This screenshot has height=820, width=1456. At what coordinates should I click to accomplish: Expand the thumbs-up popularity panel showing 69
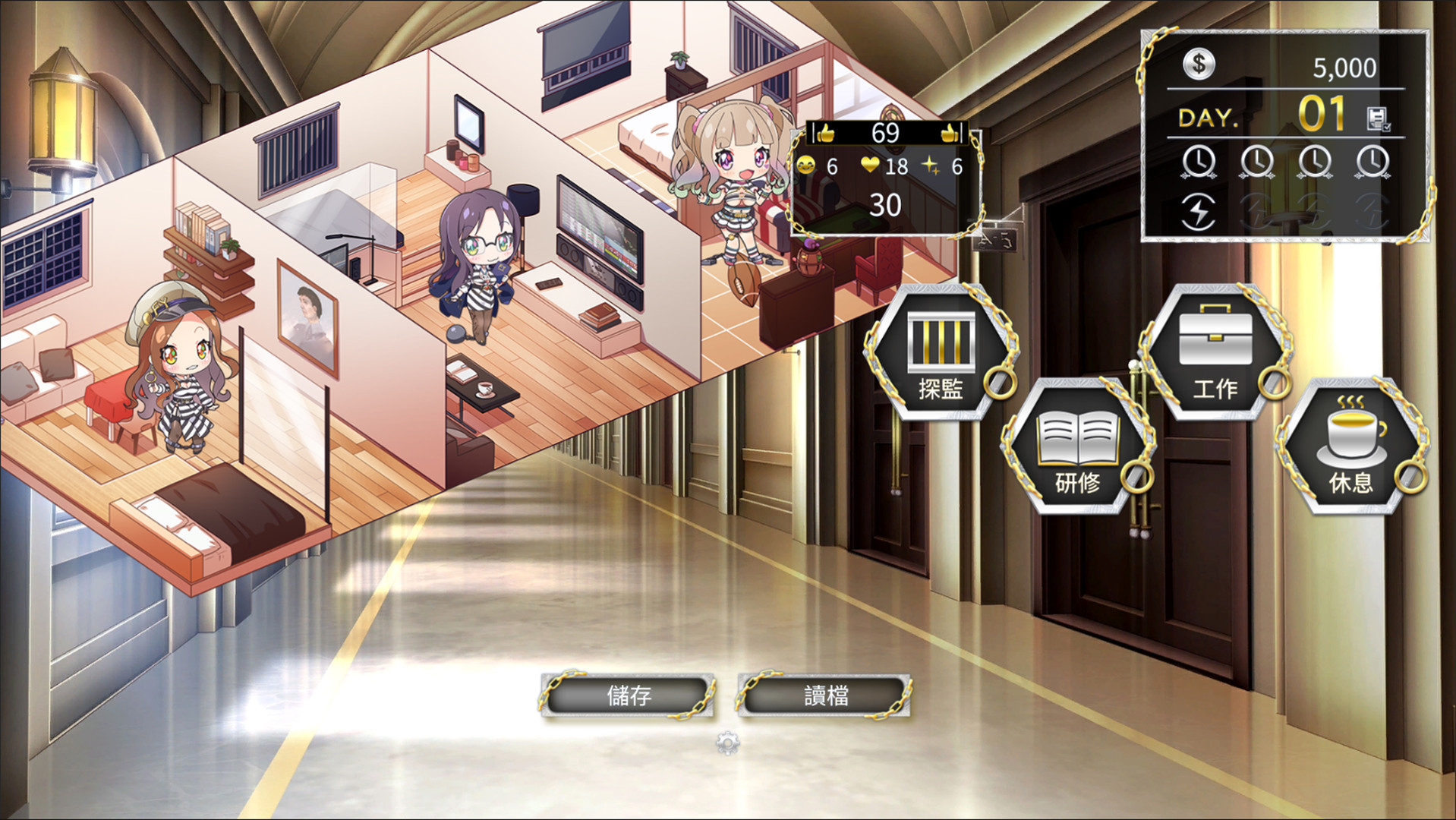tap(885, 133)
